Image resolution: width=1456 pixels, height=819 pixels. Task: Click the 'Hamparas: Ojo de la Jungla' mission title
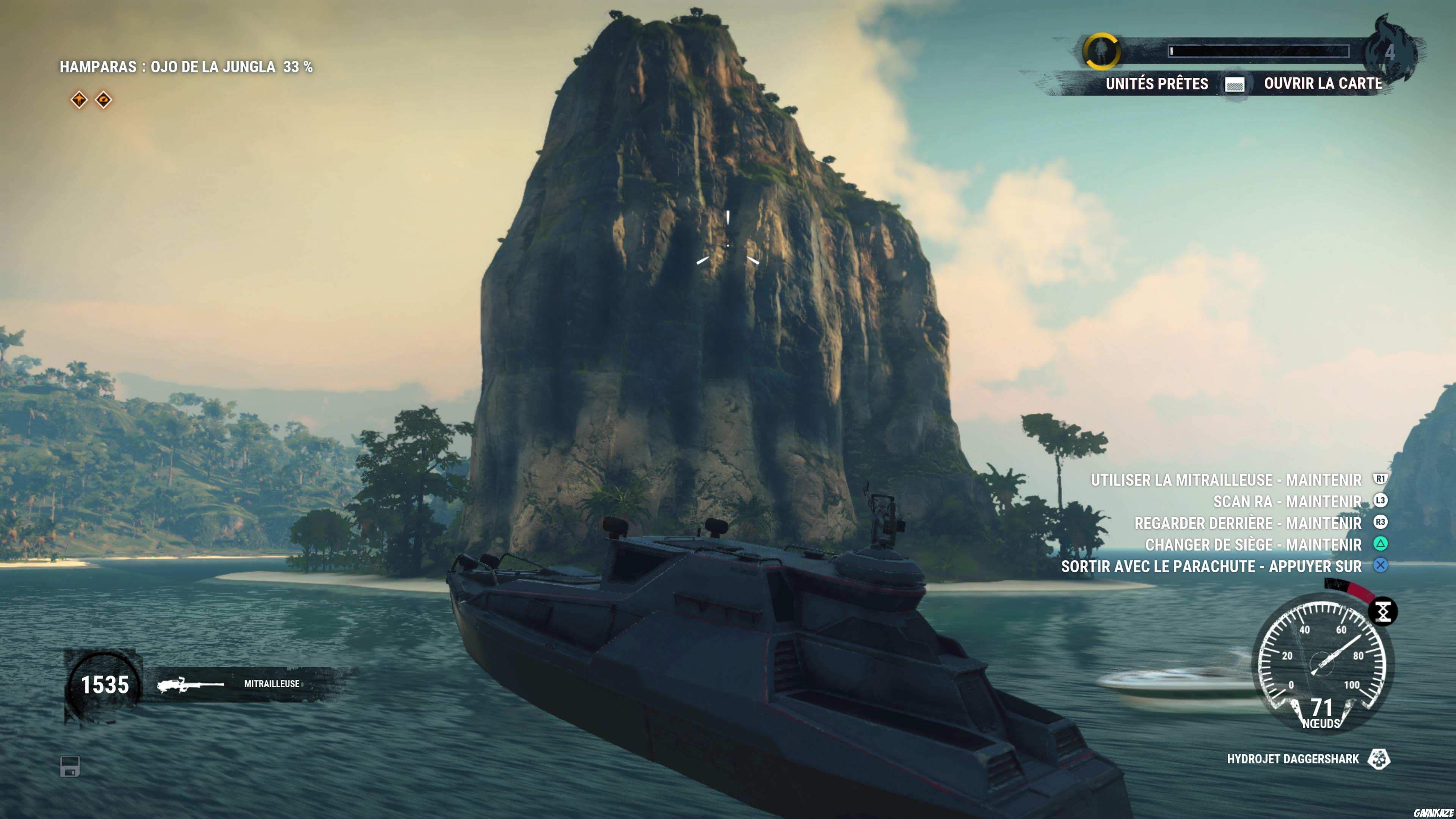tap(187, 66)
